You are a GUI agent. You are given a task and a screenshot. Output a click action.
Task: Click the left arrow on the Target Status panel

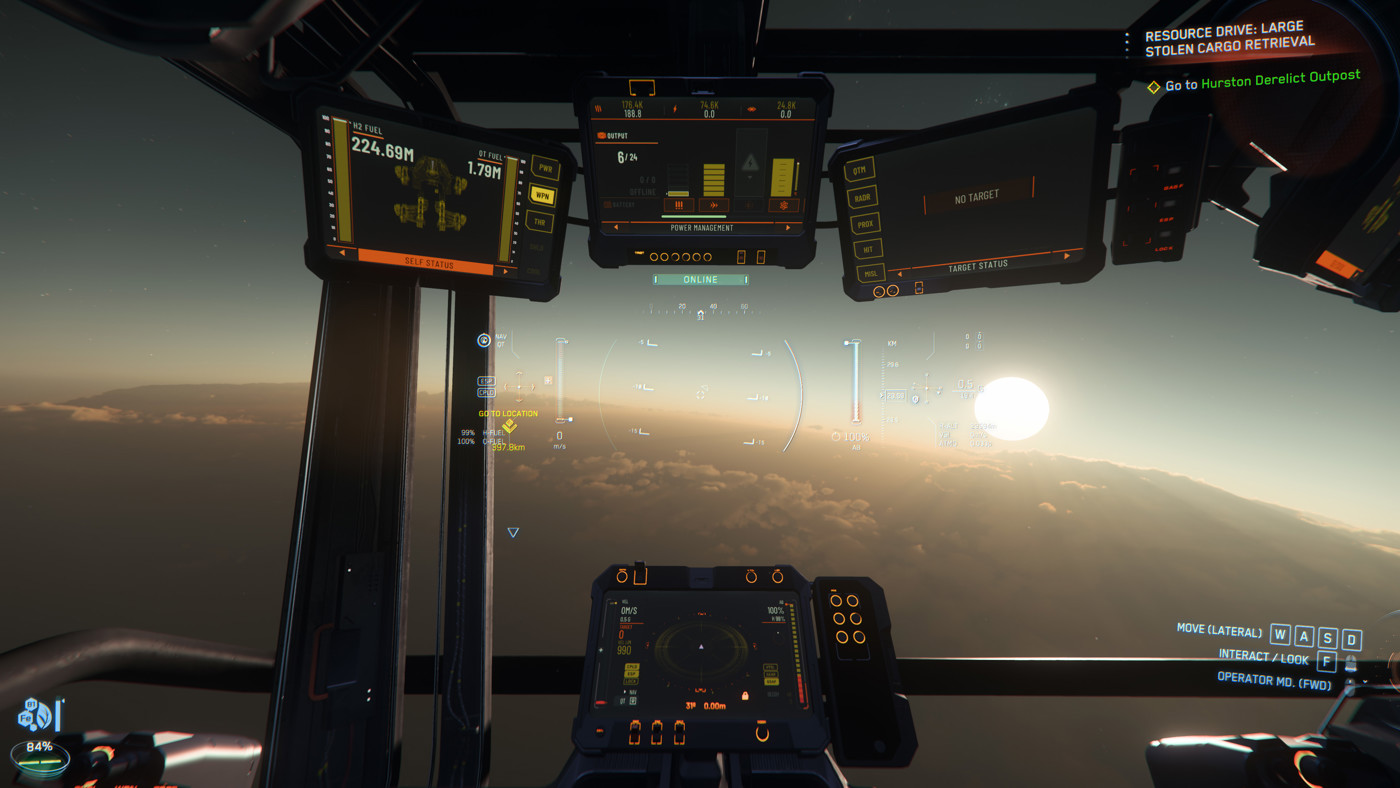coord(900,273)
